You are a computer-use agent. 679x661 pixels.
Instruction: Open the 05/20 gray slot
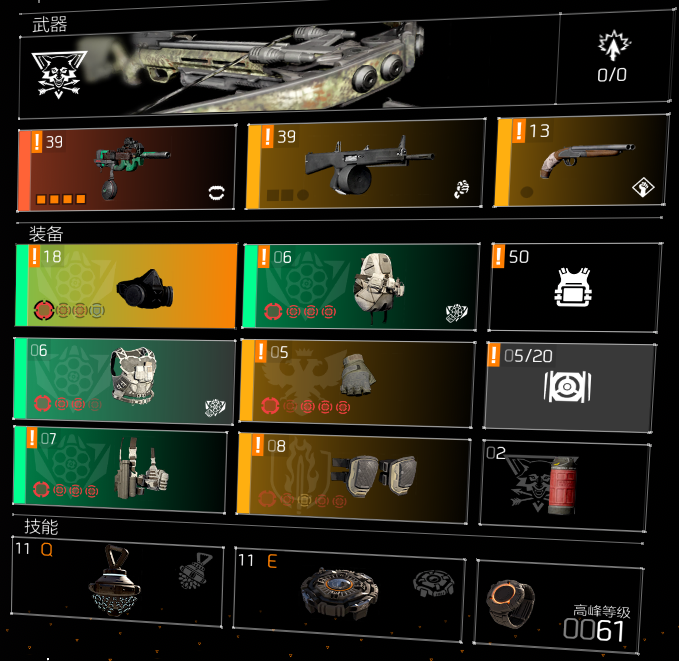(570, 385)
